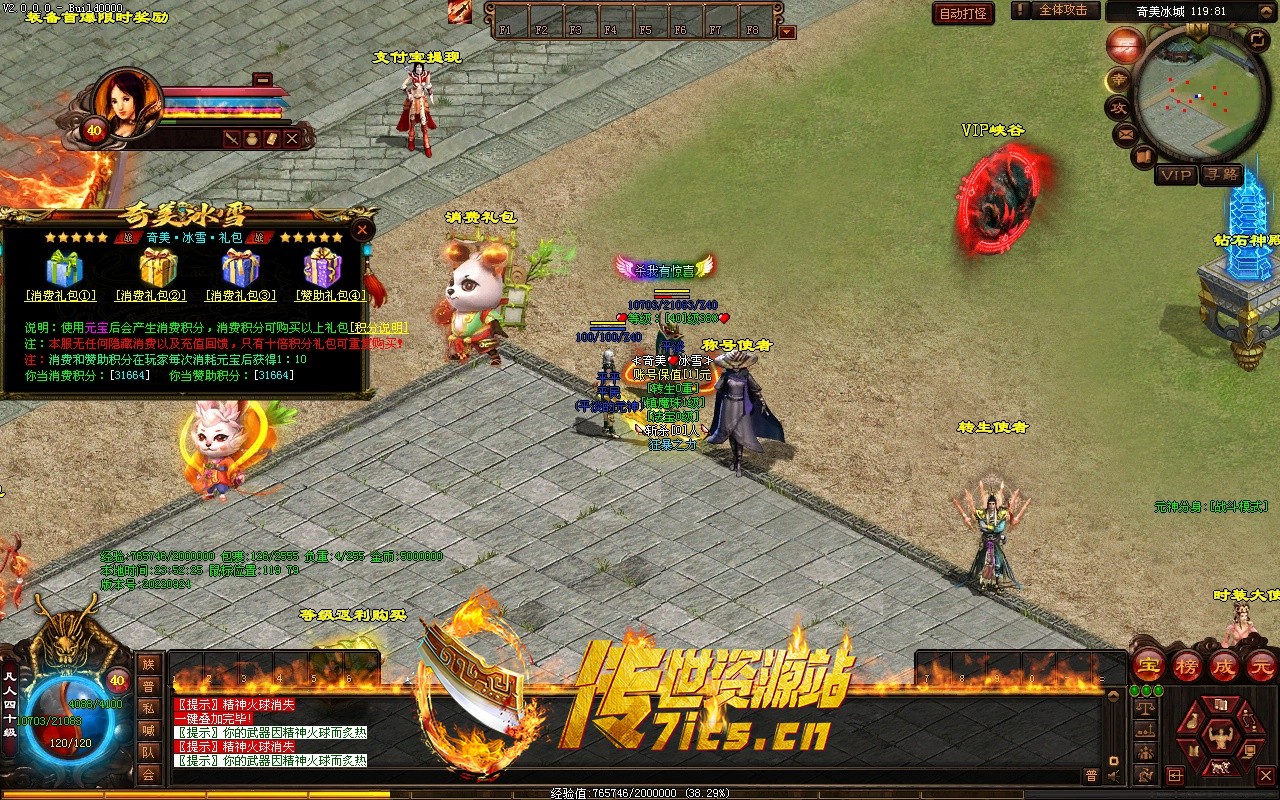The height and width of the screenshot is (800, 1280).
Task: Open the mail envelope icon
Action: tap(1125, 133)
